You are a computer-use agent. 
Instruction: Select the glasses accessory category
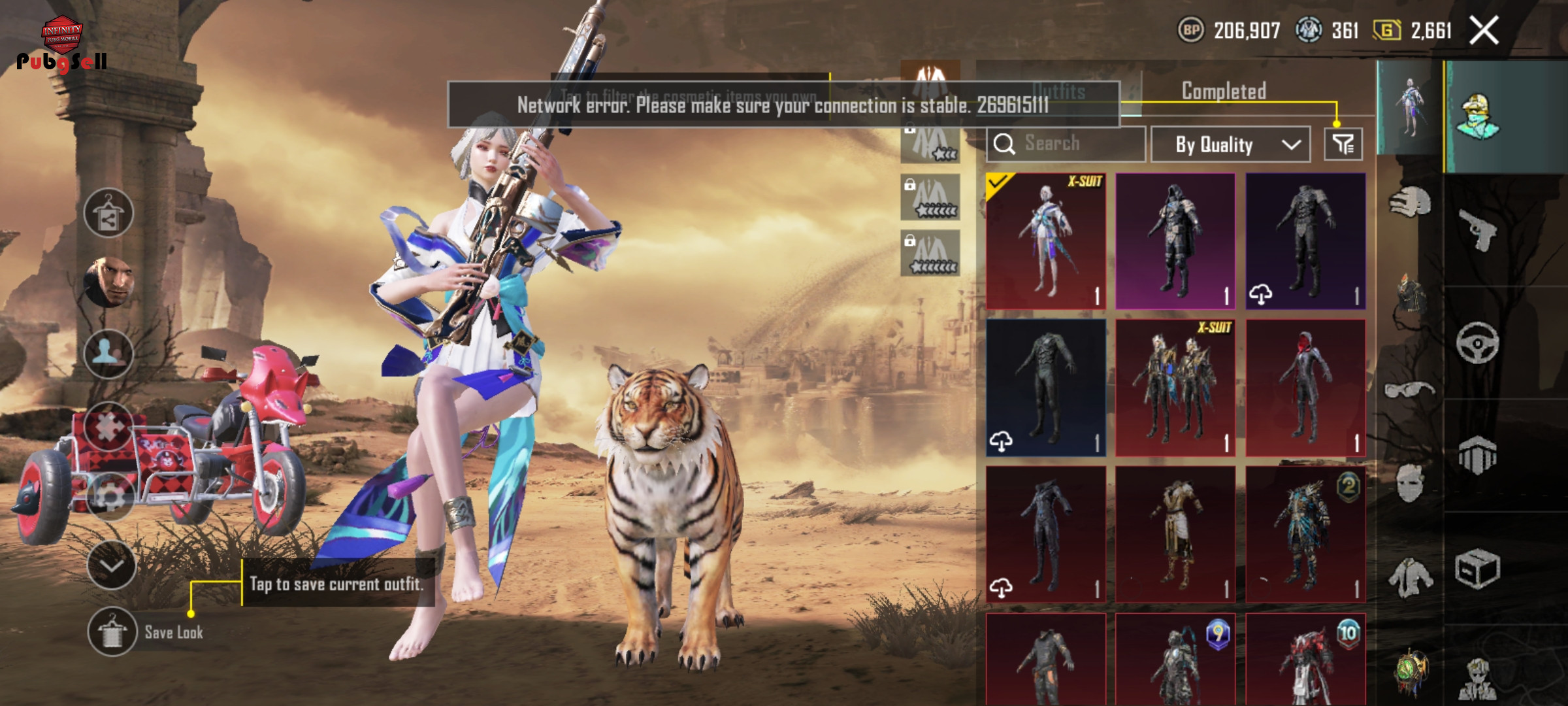tap(1409, 390)
